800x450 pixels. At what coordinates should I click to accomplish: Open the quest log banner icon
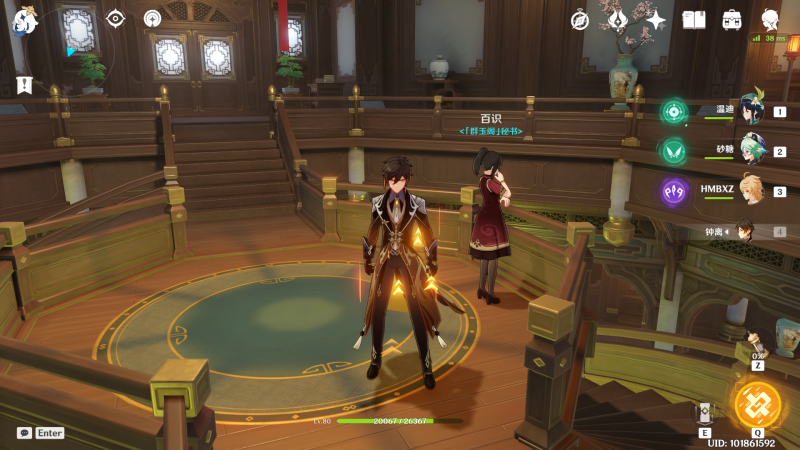pyautogui.click(x=23, y=86)
